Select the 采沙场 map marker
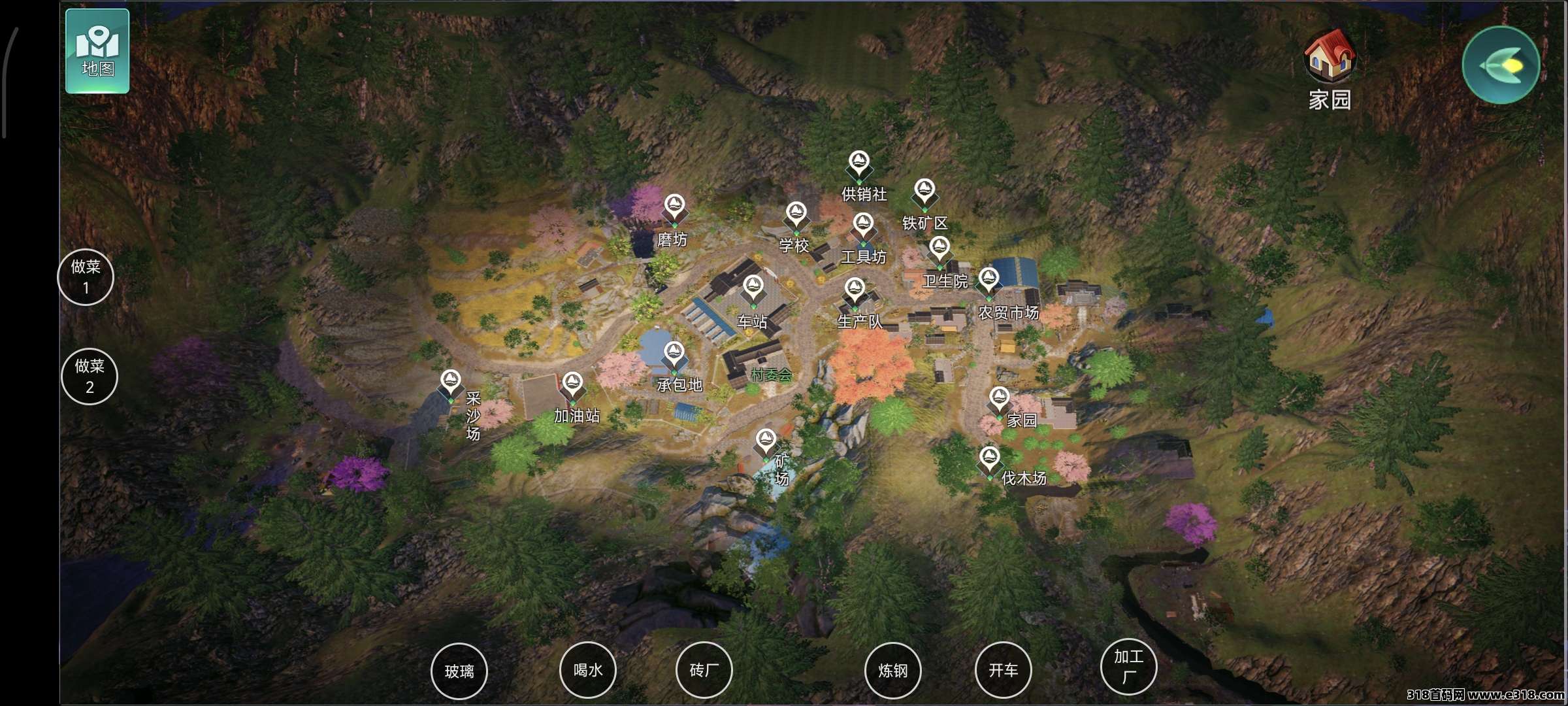Image resolution: width=1568 pixels, height=706 pixels. click(451, 382)
